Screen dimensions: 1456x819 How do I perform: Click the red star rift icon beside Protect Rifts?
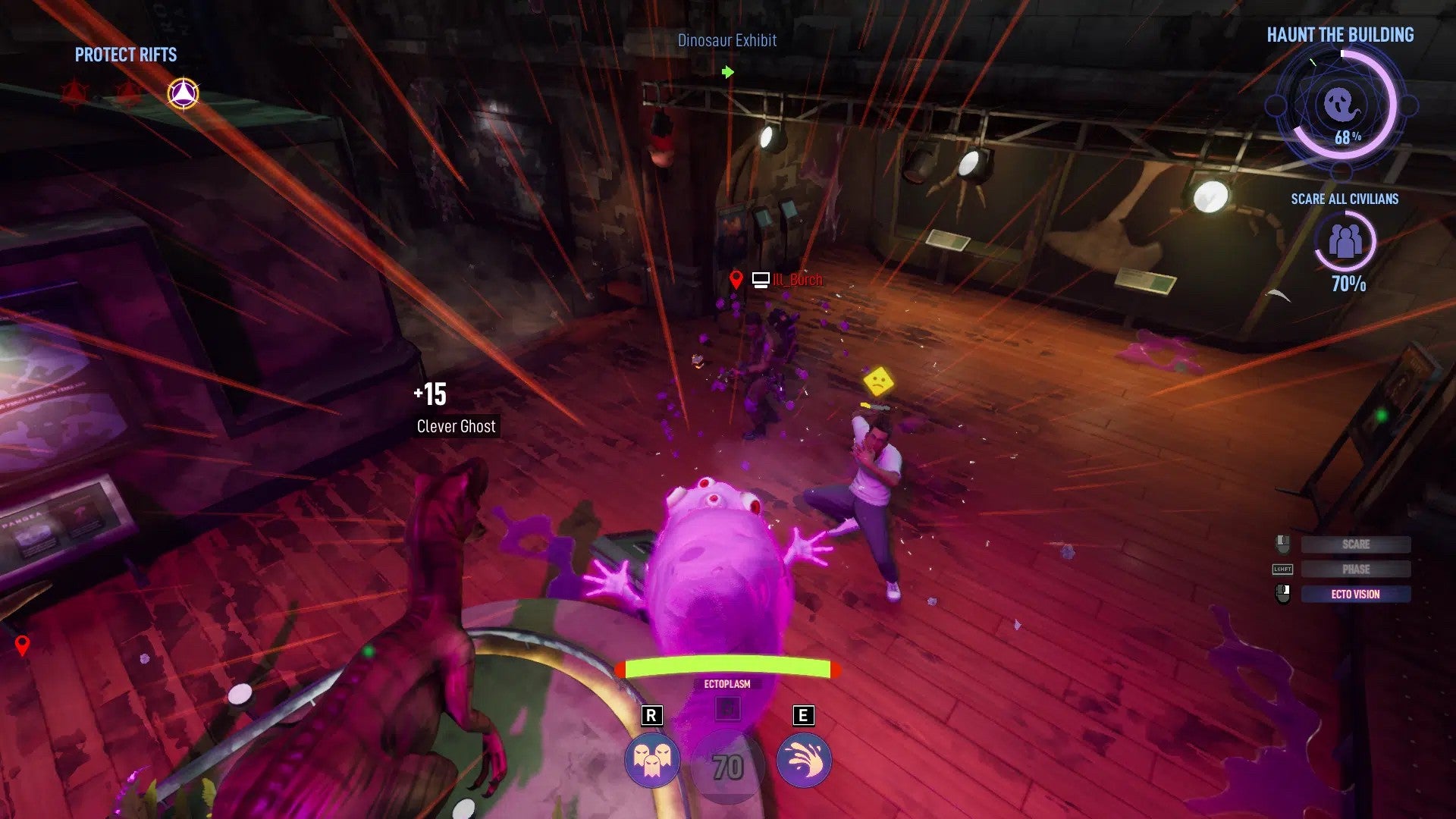[x=77, y=93]
